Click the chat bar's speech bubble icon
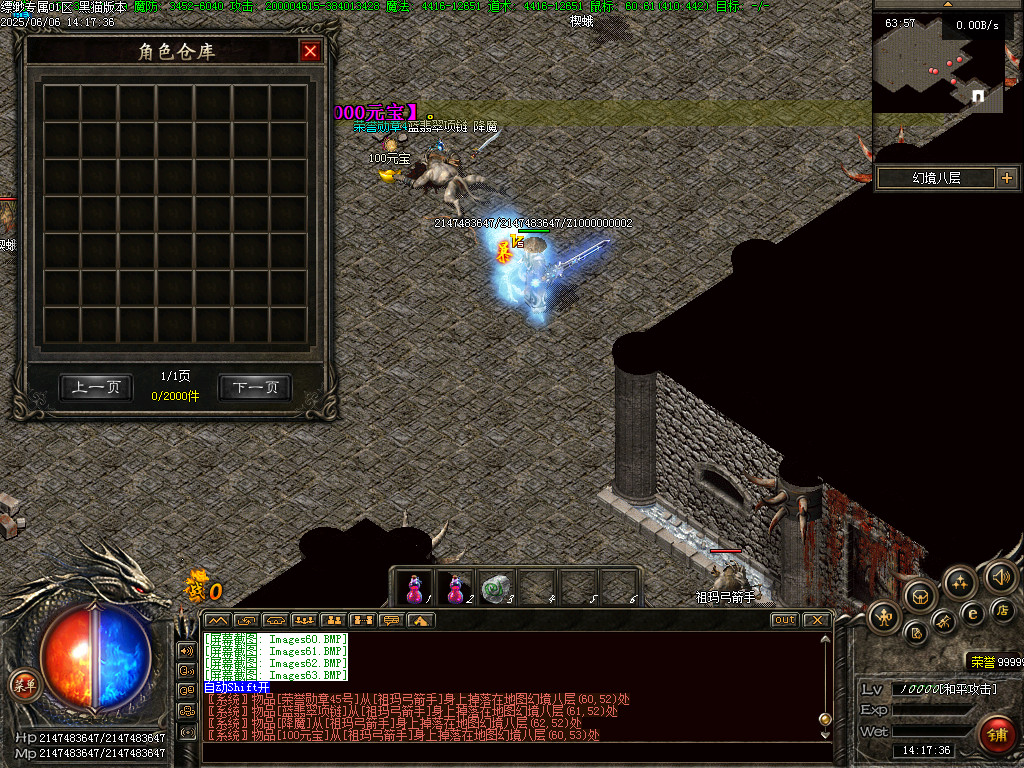This screenshot has height=768, width=1024. (391, 620)
